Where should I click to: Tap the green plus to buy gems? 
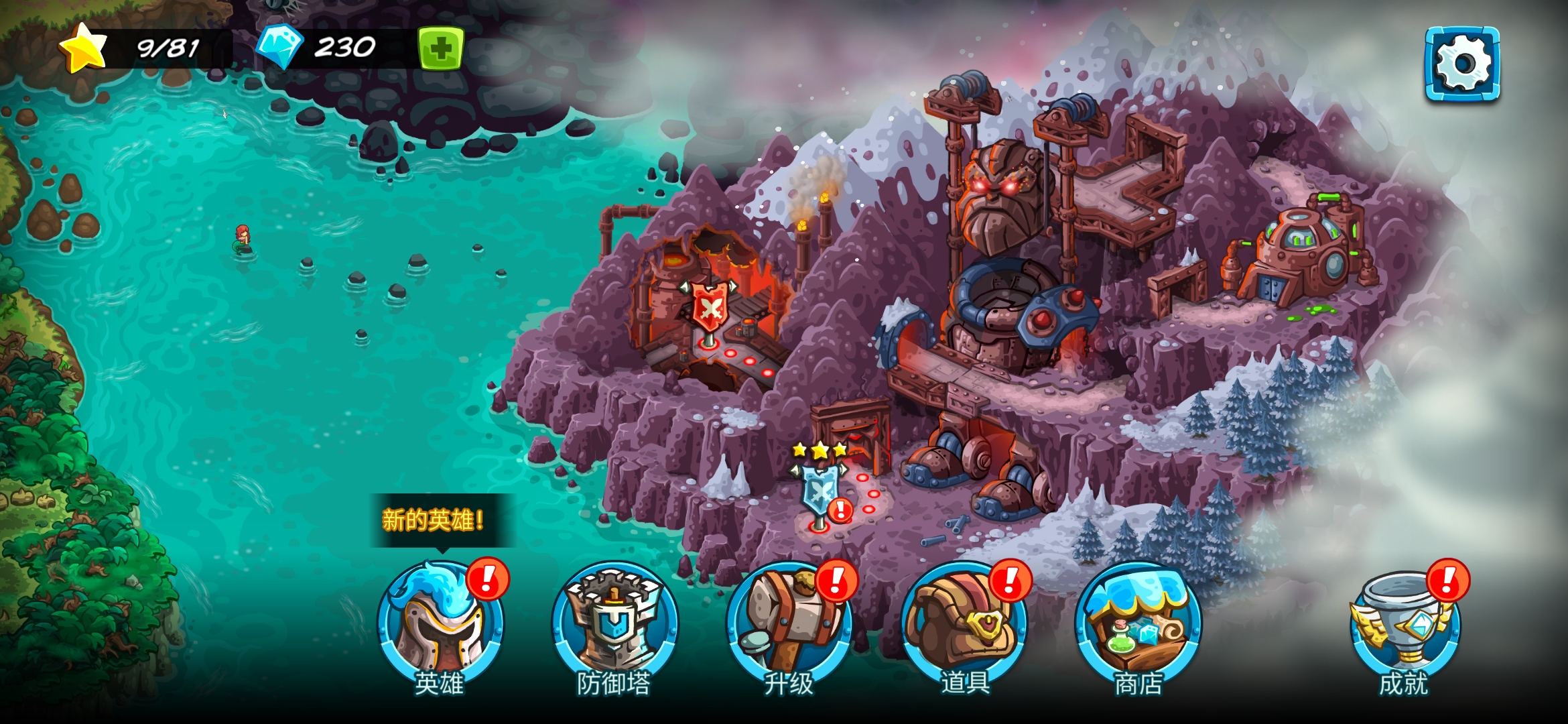pos(440,48)
